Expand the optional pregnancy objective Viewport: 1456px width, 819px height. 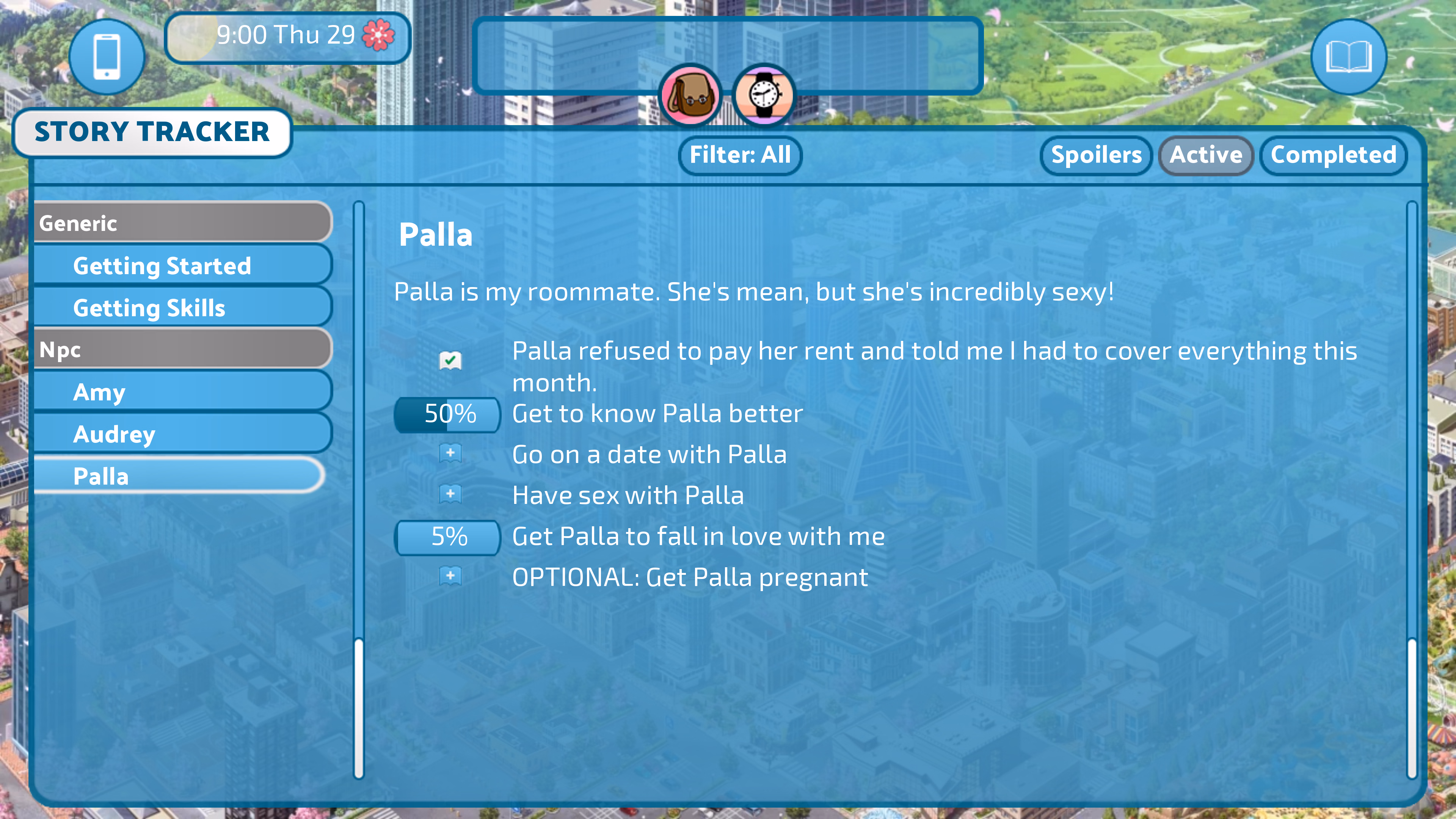click(450, 576)
